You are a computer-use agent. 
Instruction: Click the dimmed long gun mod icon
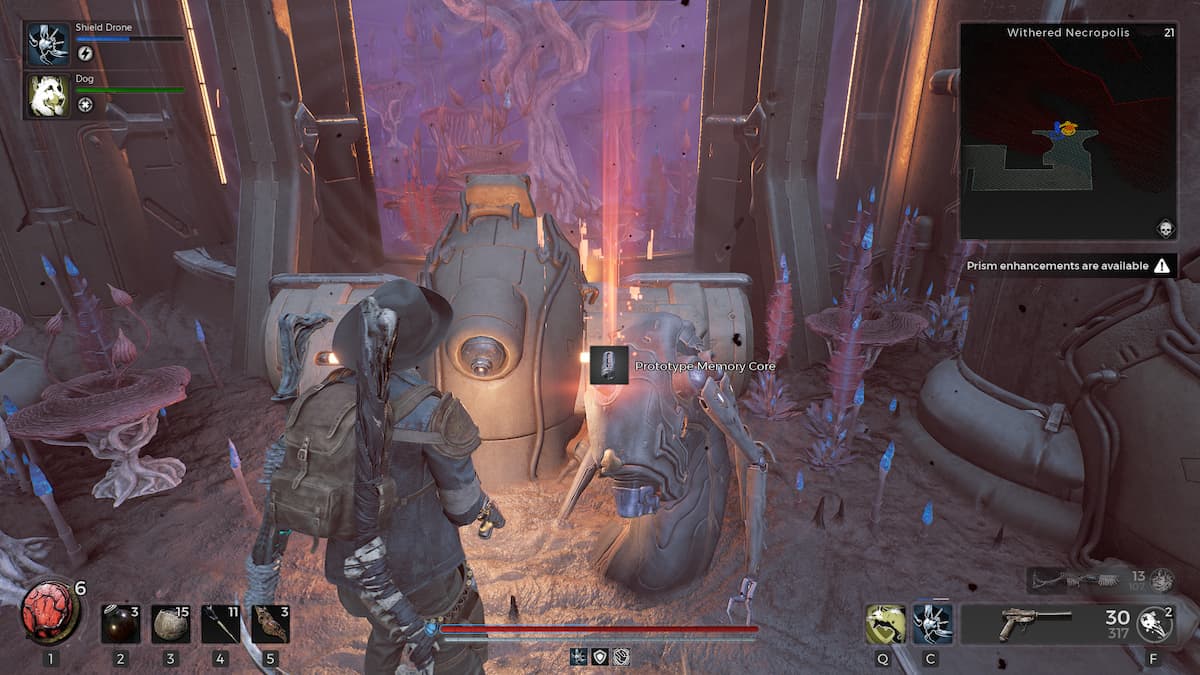(x=1161, y=580)
